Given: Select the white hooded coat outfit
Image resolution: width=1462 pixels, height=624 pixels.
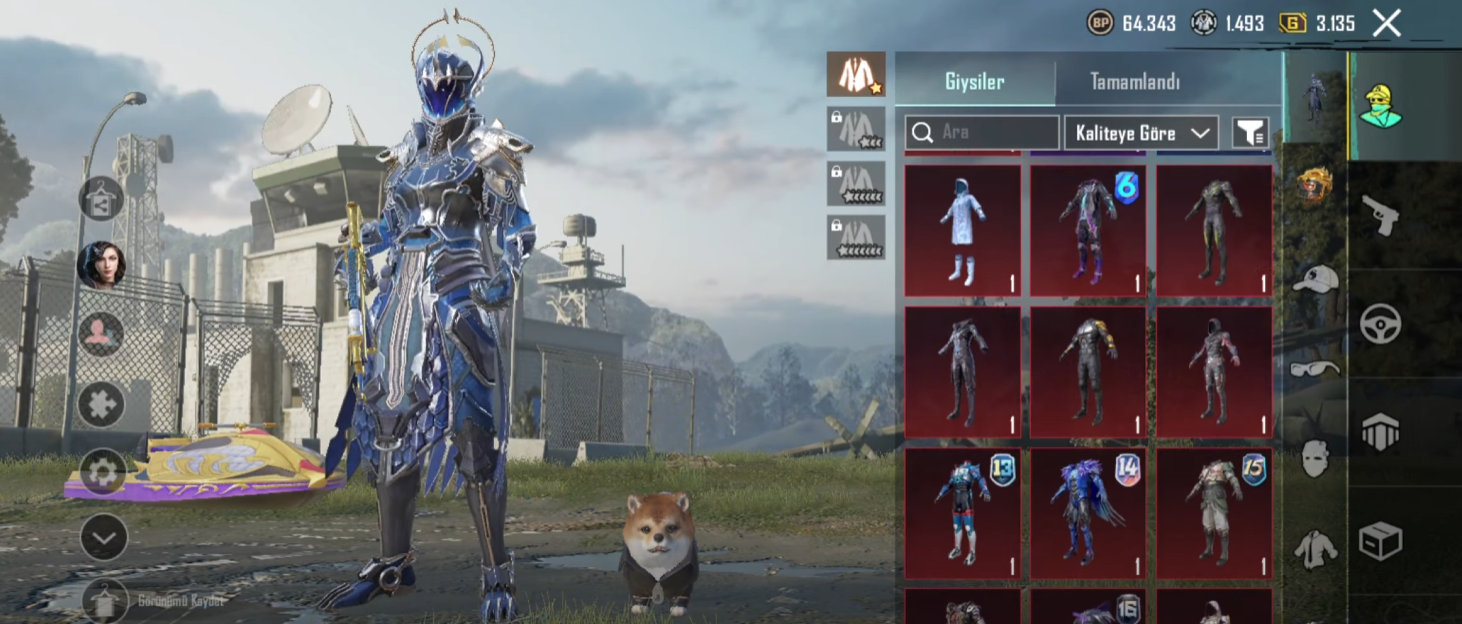Looking at the screenshot, I should pyautogui.click(x=962, y=231).
